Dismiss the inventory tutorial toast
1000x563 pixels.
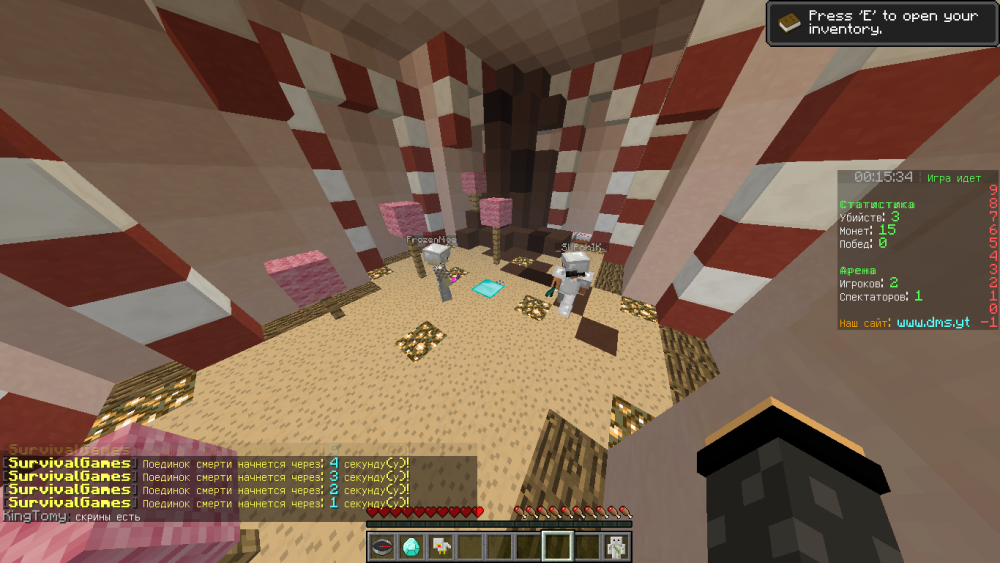point(881,21)
